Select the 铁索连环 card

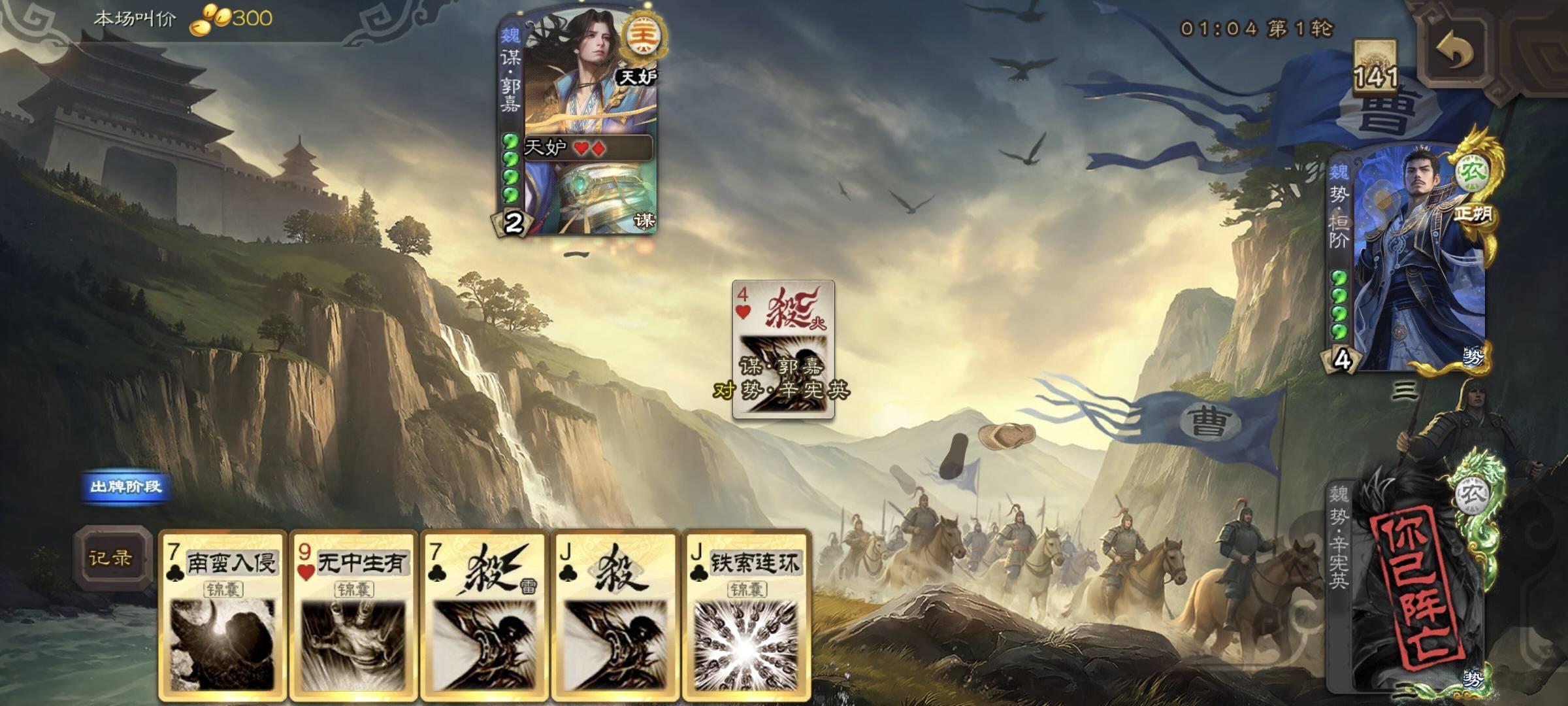[x=746, y=614]
